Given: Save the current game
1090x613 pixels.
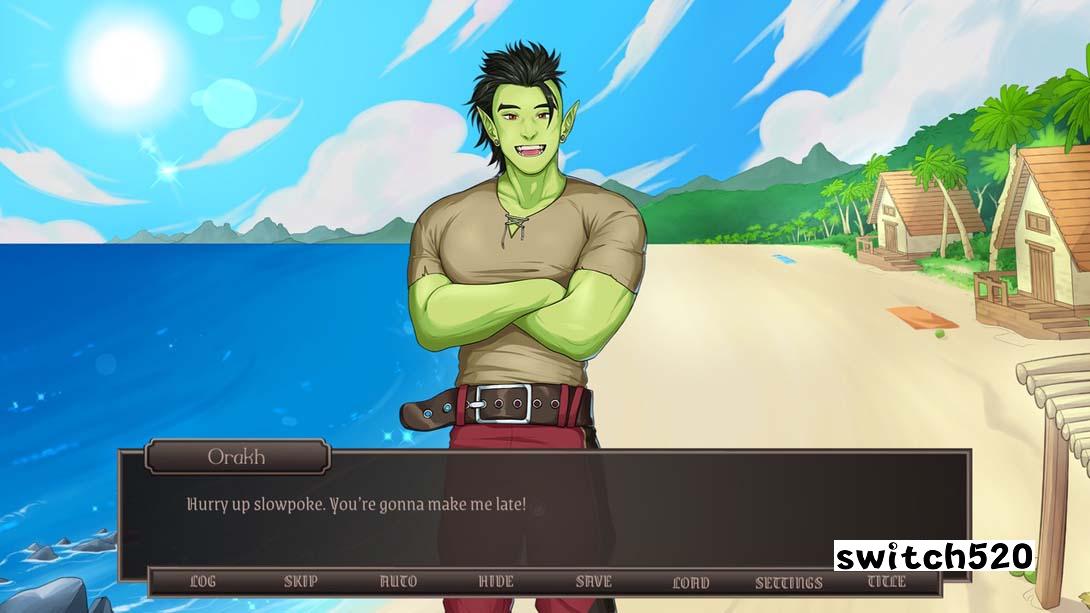Looking at the screenshot, I should [593, 581].
